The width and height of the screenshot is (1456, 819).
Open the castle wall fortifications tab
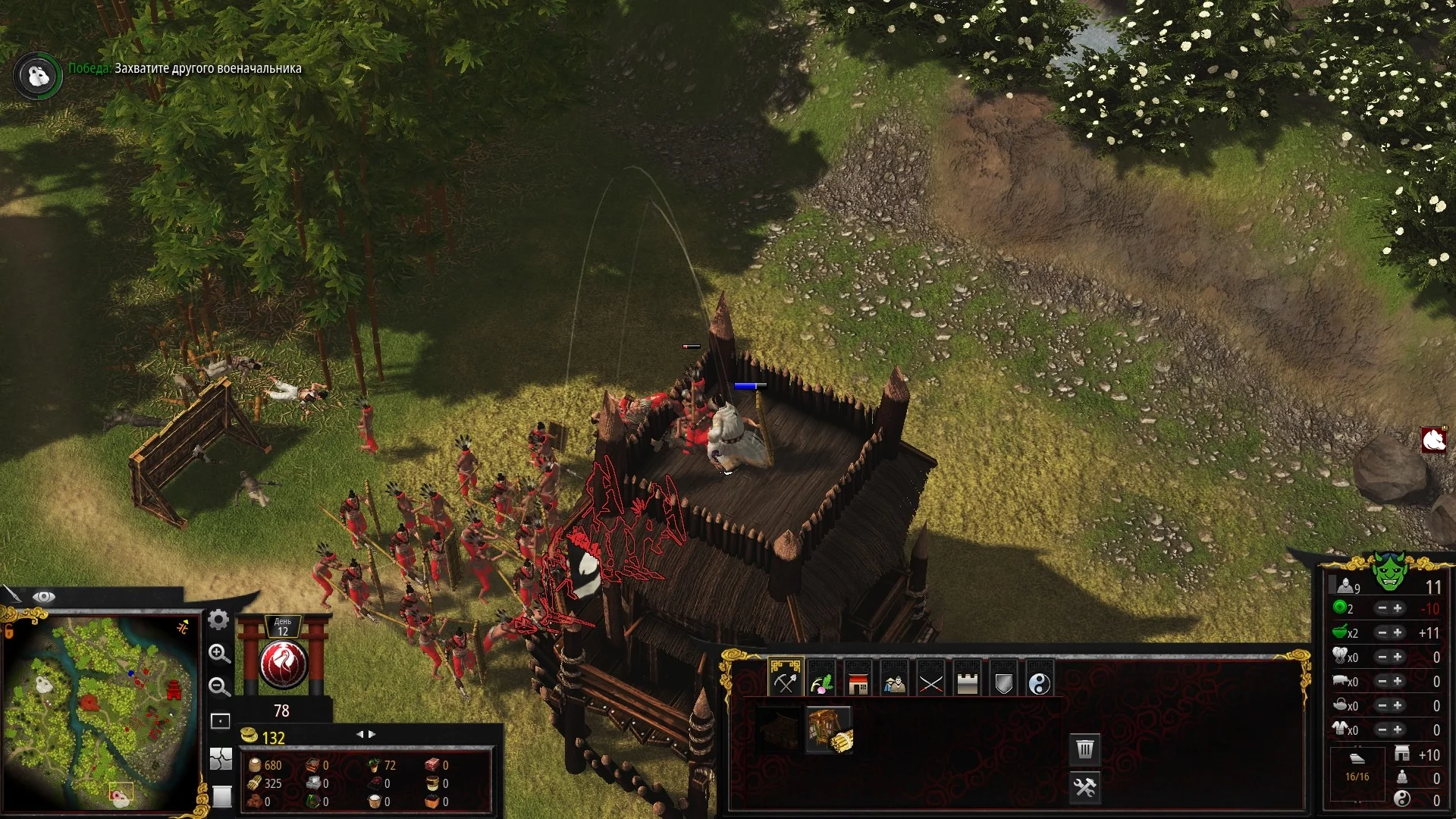click(x=967, y=683)
